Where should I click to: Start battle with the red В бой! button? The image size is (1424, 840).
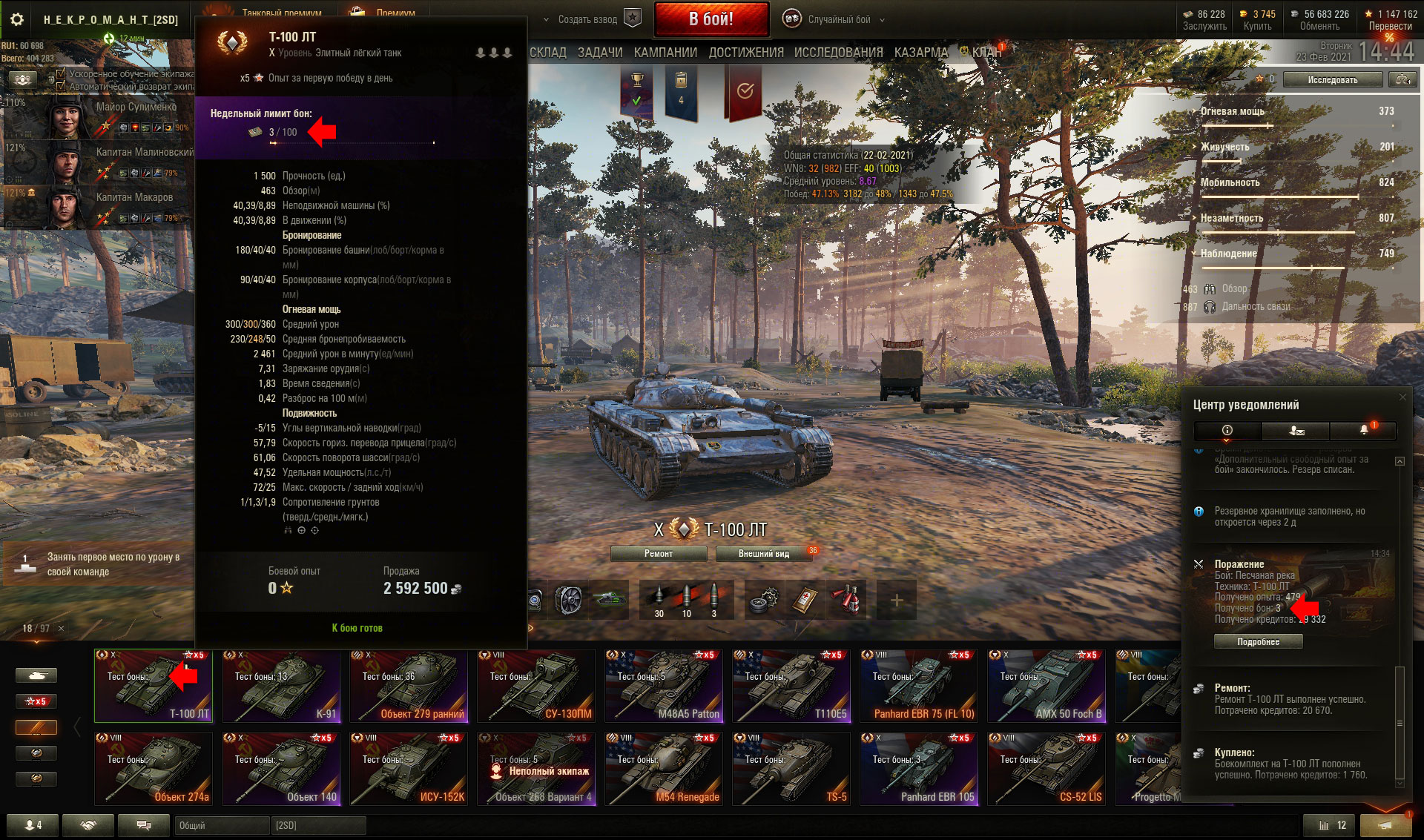tap(711, 19)
